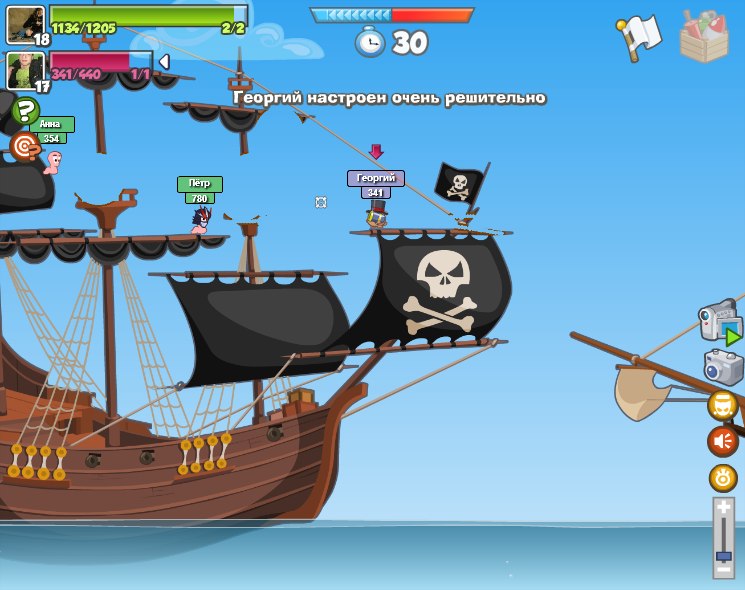Click the white surrender flag icon

click(x=640, y=36)
